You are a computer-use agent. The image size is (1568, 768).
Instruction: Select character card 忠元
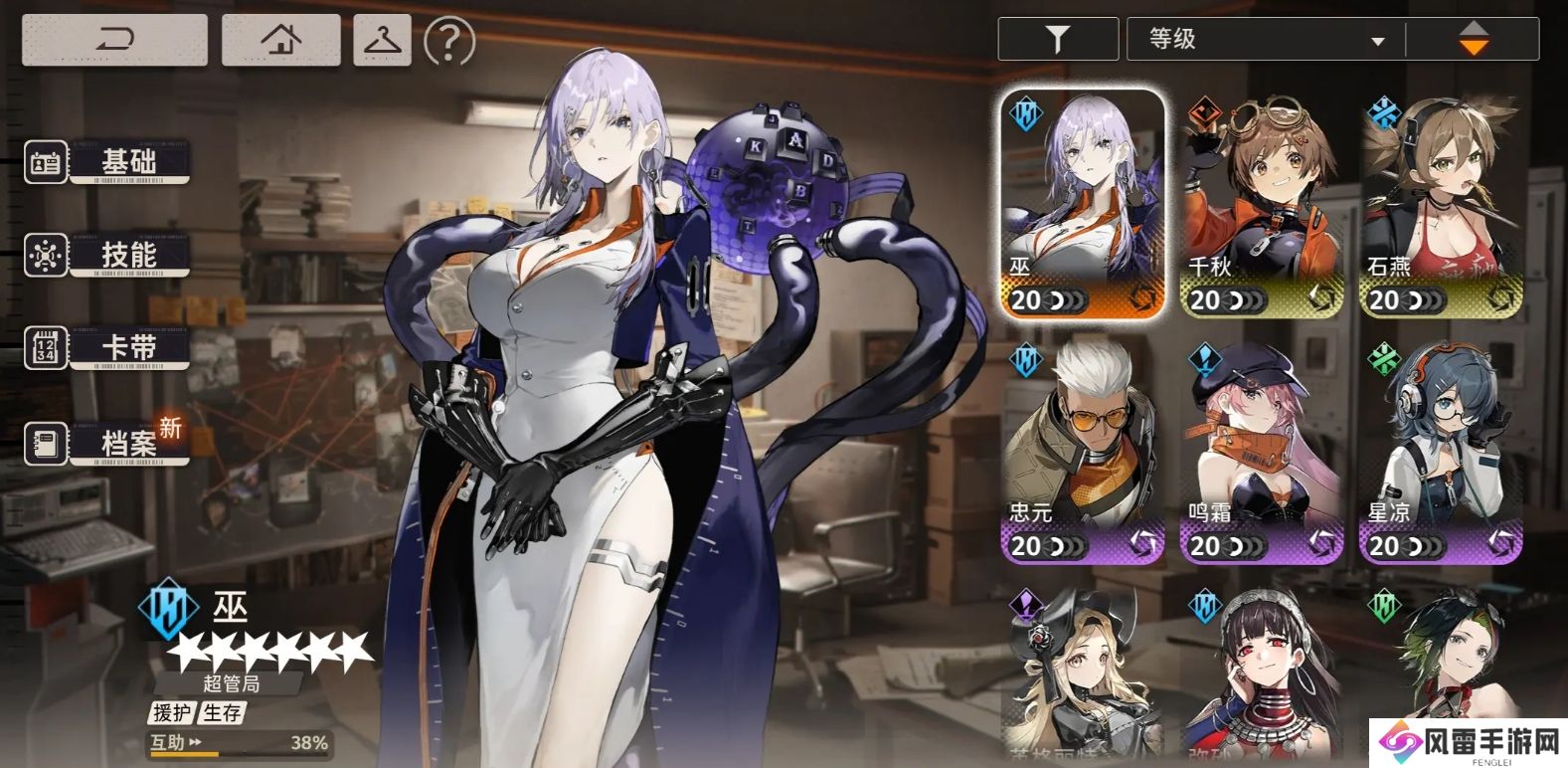(x=1082, y=451)
